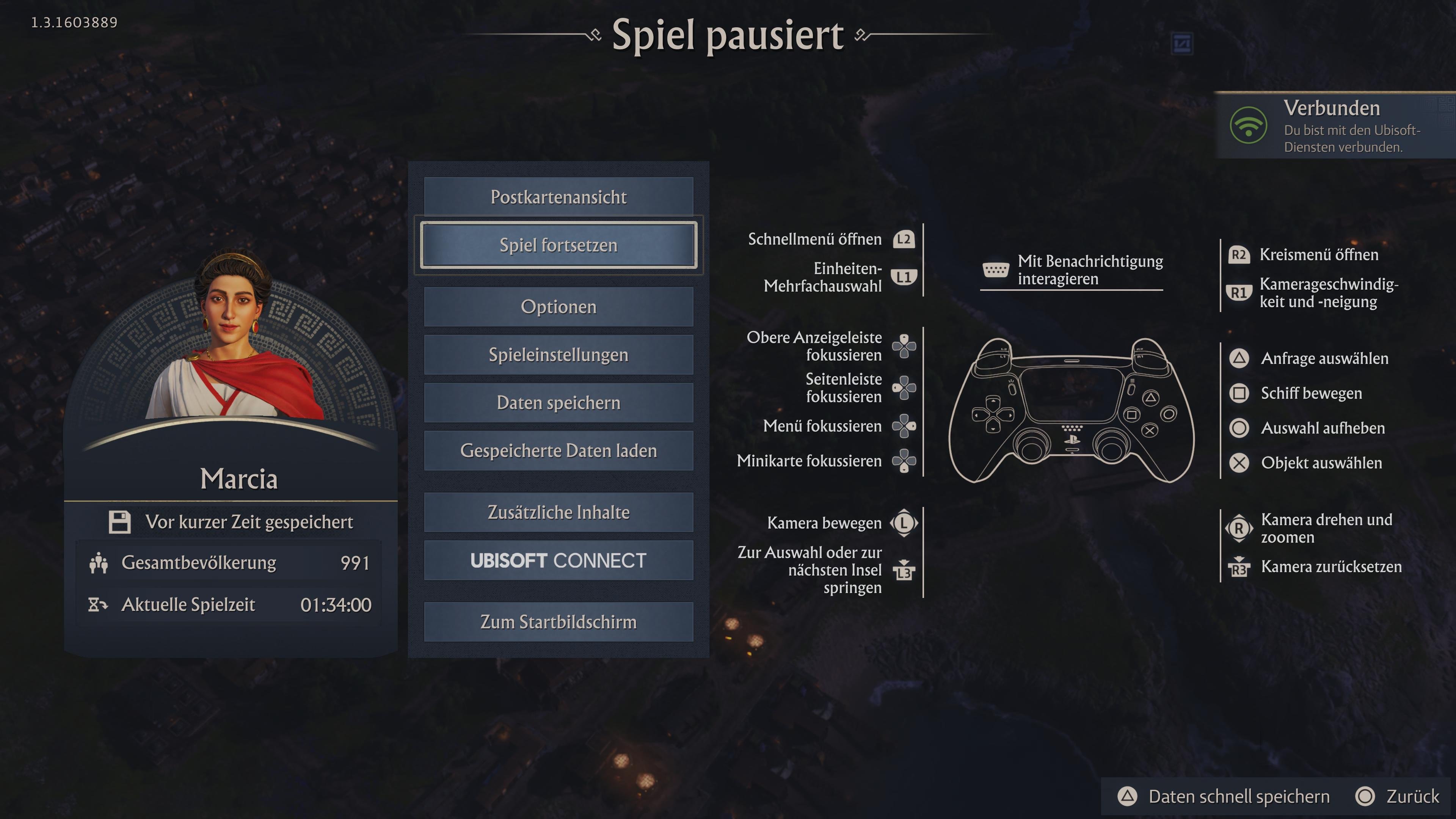Viewport: 1456px width, 819px height.
Task: Click the square icon beside 'Schiff bewegen'
Action: [1239, 394]
